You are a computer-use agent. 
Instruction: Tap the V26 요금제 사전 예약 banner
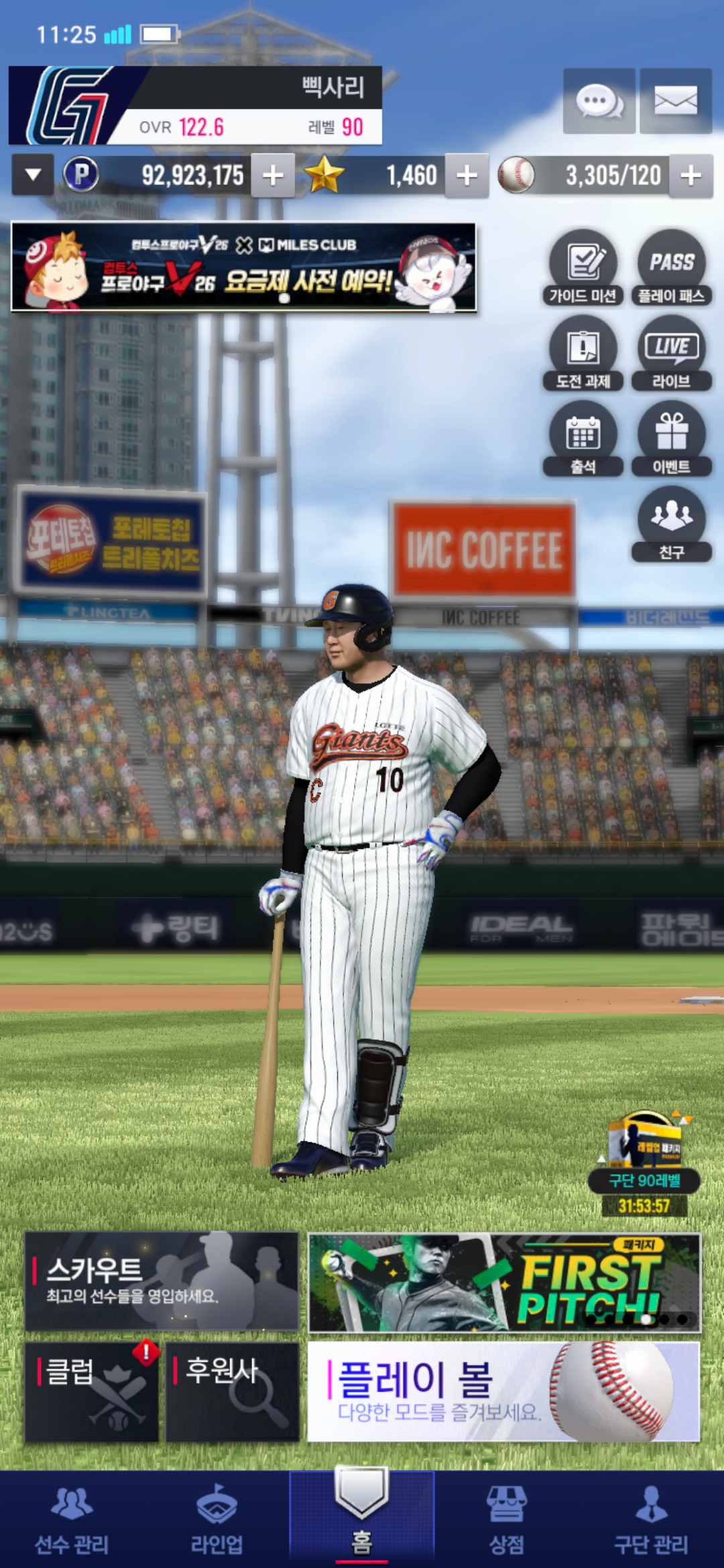(243, 267)
